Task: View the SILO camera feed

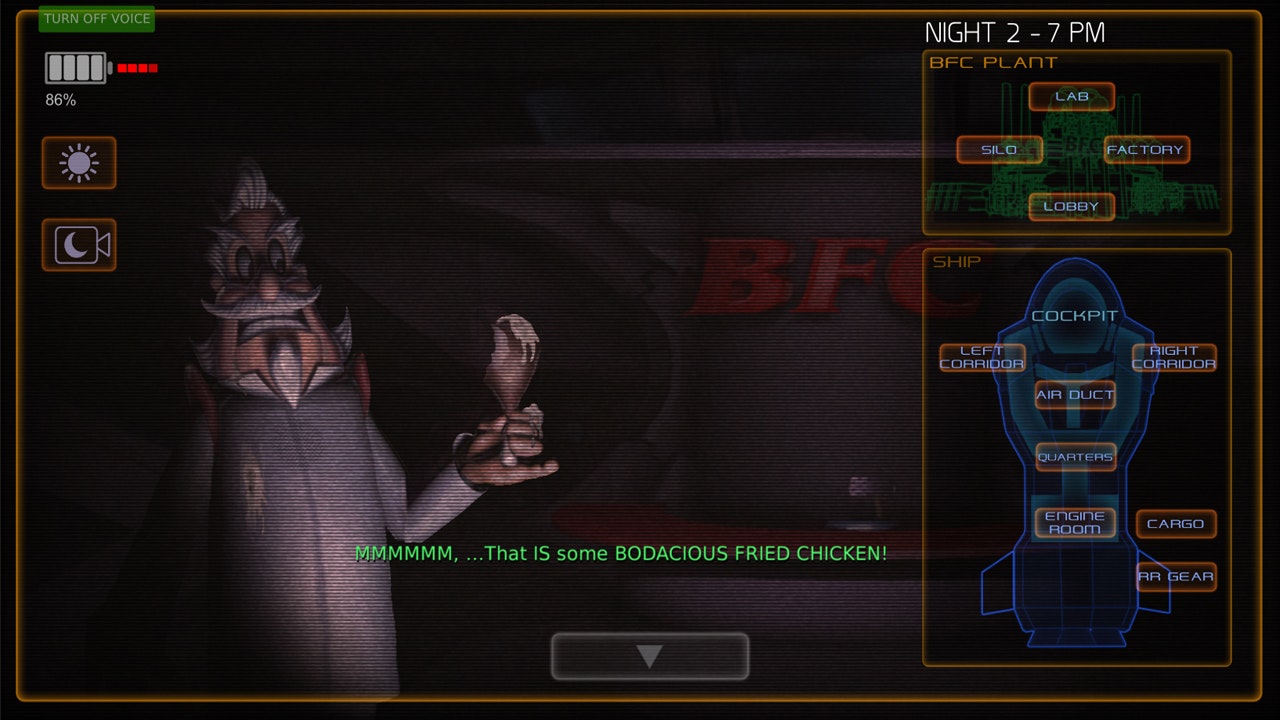Action: point(1000,150)
